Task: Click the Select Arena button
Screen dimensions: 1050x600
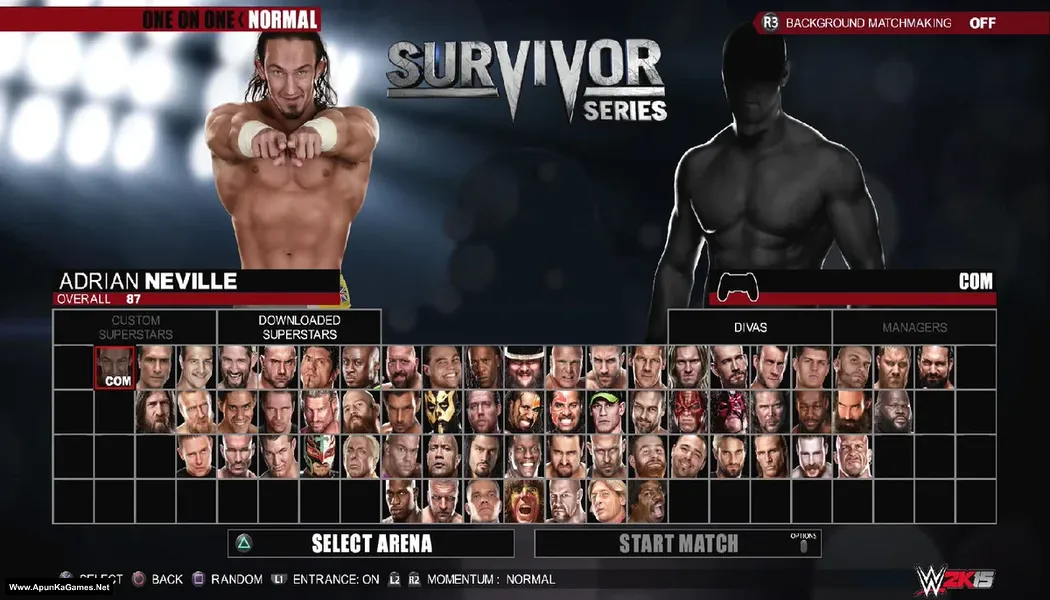Action: (x=371, y=543)
